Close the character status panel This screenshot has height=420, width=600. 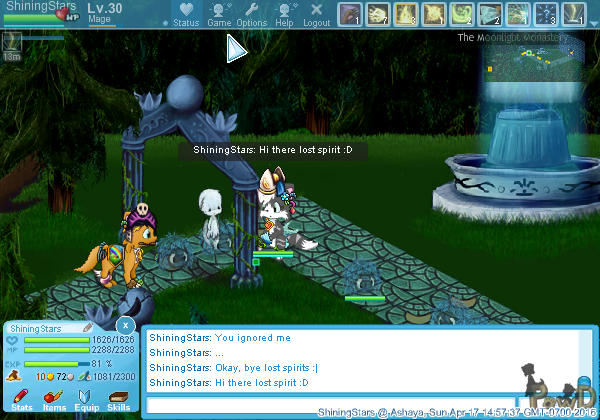(x=124, y=326)
